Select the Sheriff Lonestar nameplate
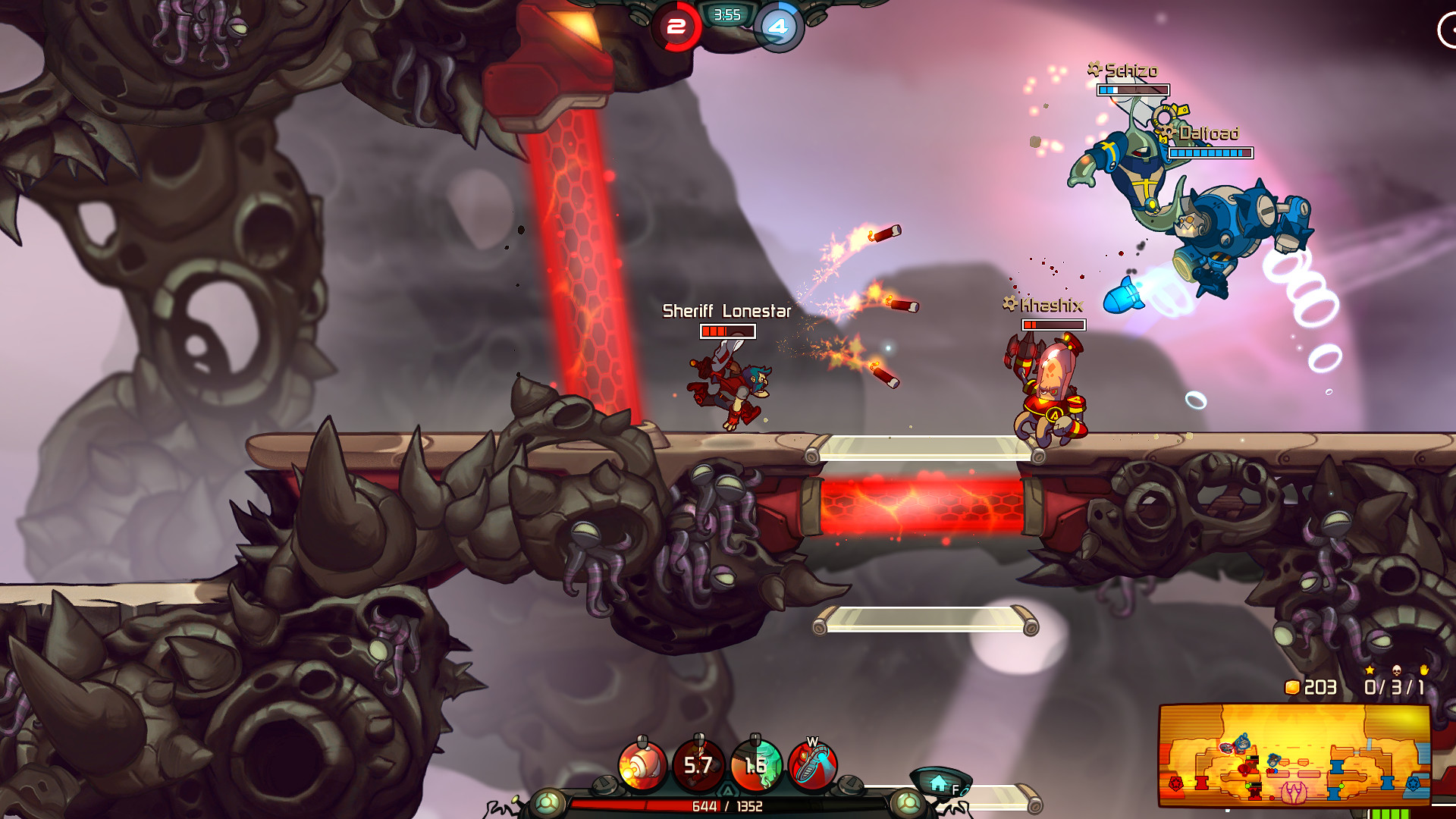Viewport: 1456px width, 819px height. (727, 310)
